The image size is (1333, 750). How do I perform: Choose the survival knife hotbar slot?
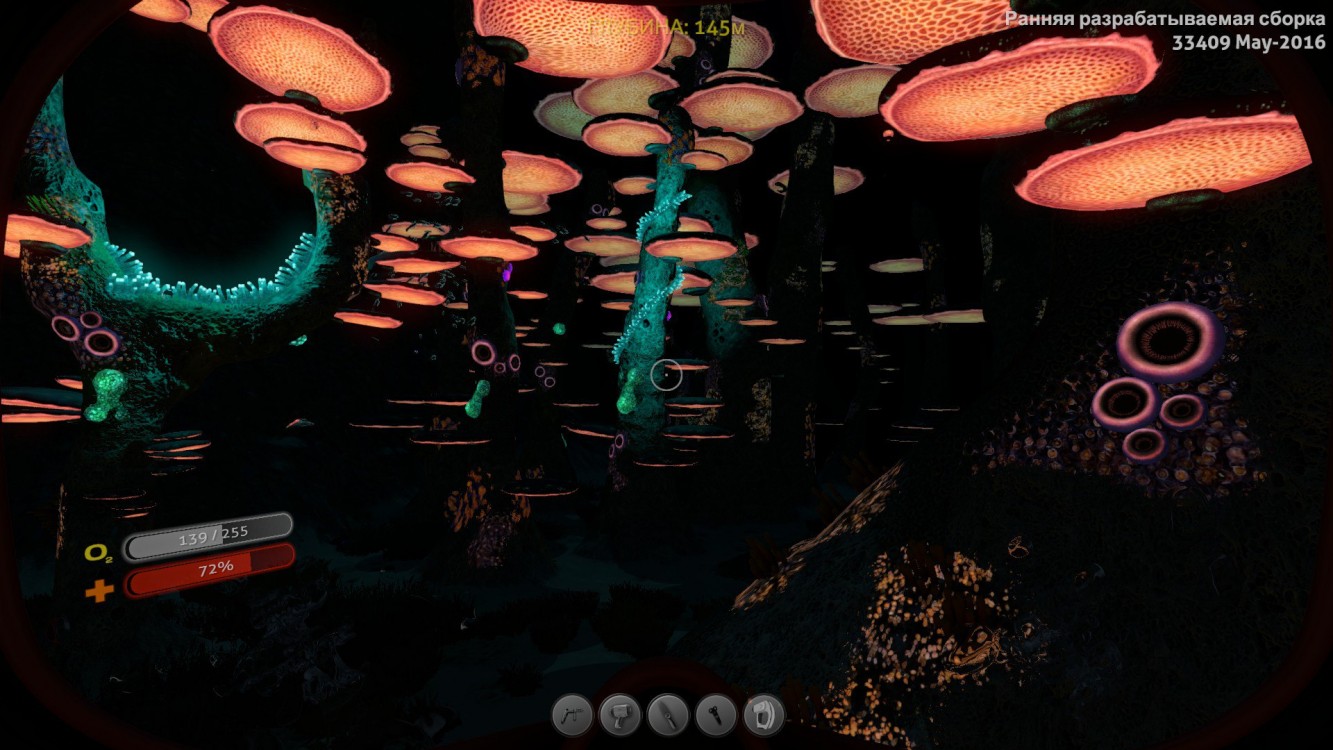click(x=668, y=716)
